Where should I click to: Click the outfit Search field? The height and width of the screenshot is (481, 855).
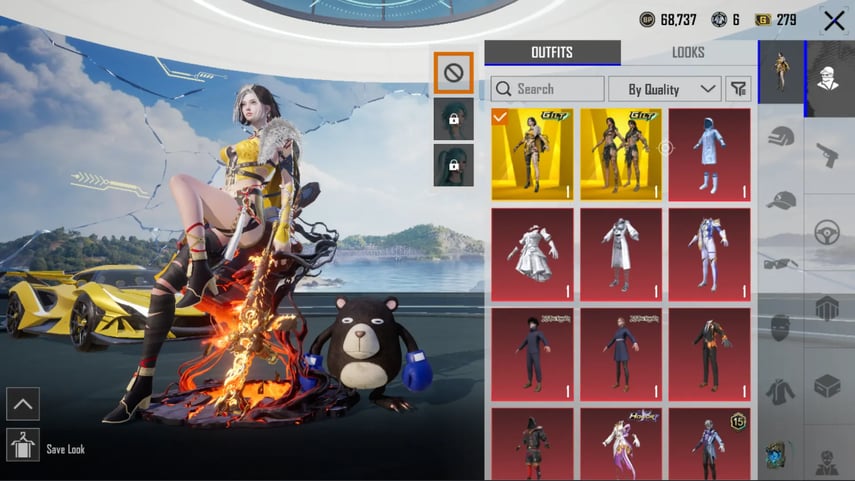pos(548,89)
